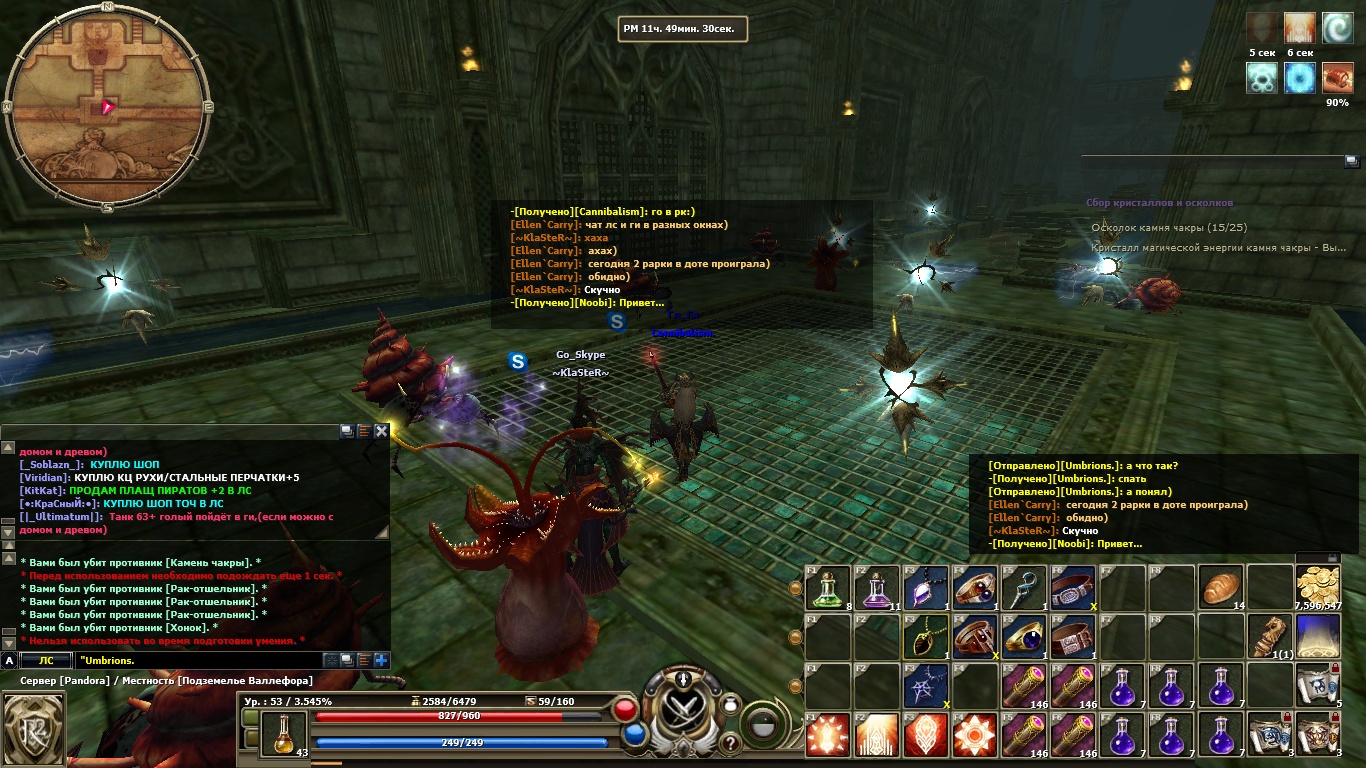Viewport: 1366px width, 768px height.
Task: Close the upper chat window
Action: click(x=381, y=431)
